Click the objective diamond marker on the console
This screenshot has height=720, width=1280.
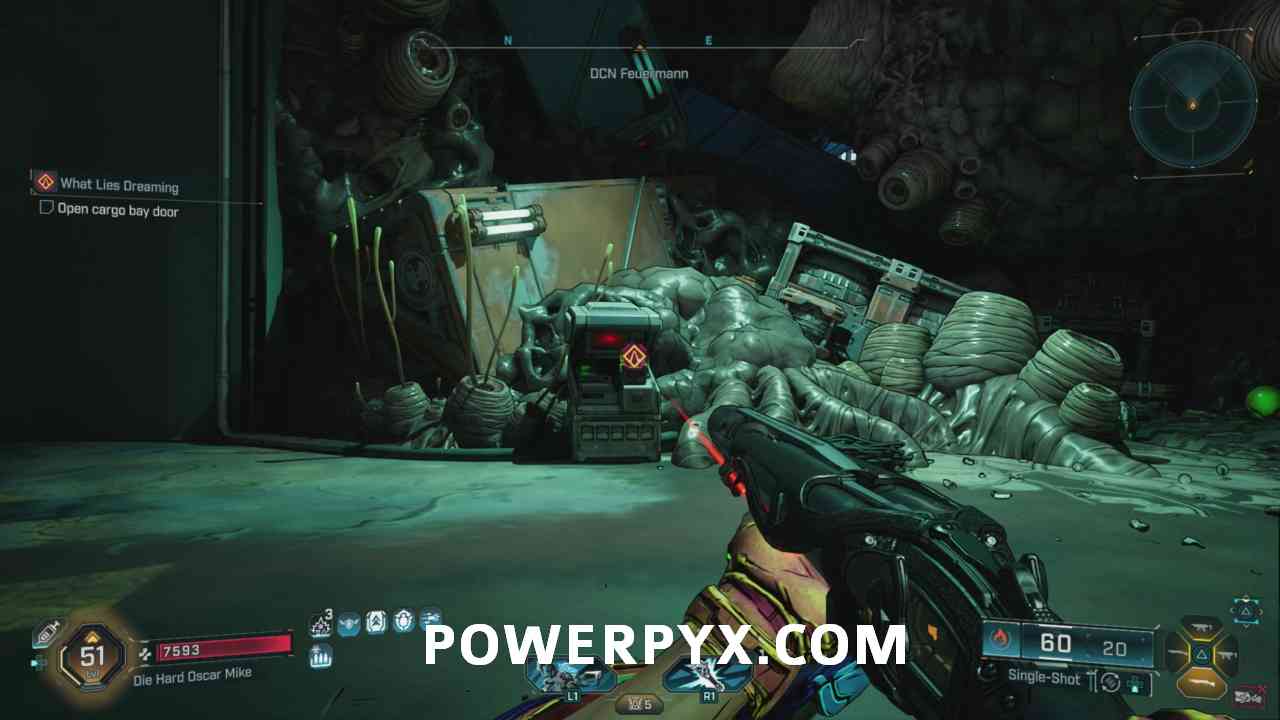coord(633,356)
